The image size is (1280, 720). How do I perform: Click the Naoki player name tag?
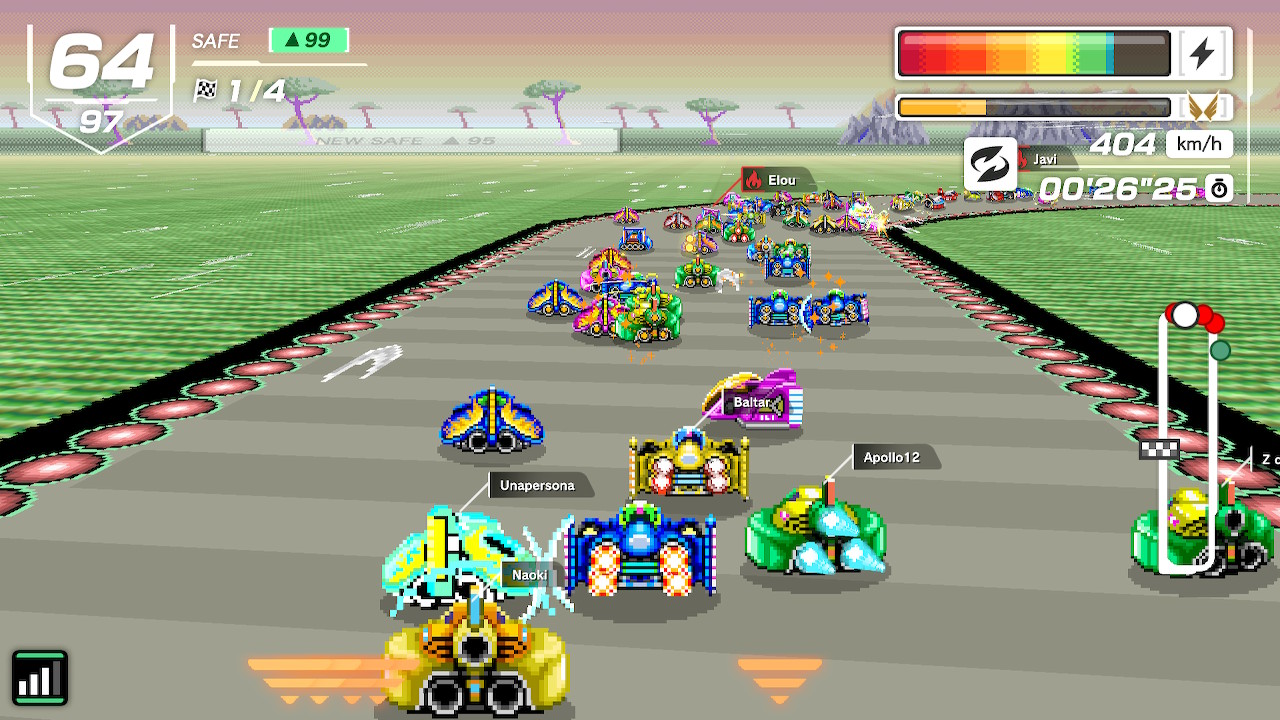[529, 575]
